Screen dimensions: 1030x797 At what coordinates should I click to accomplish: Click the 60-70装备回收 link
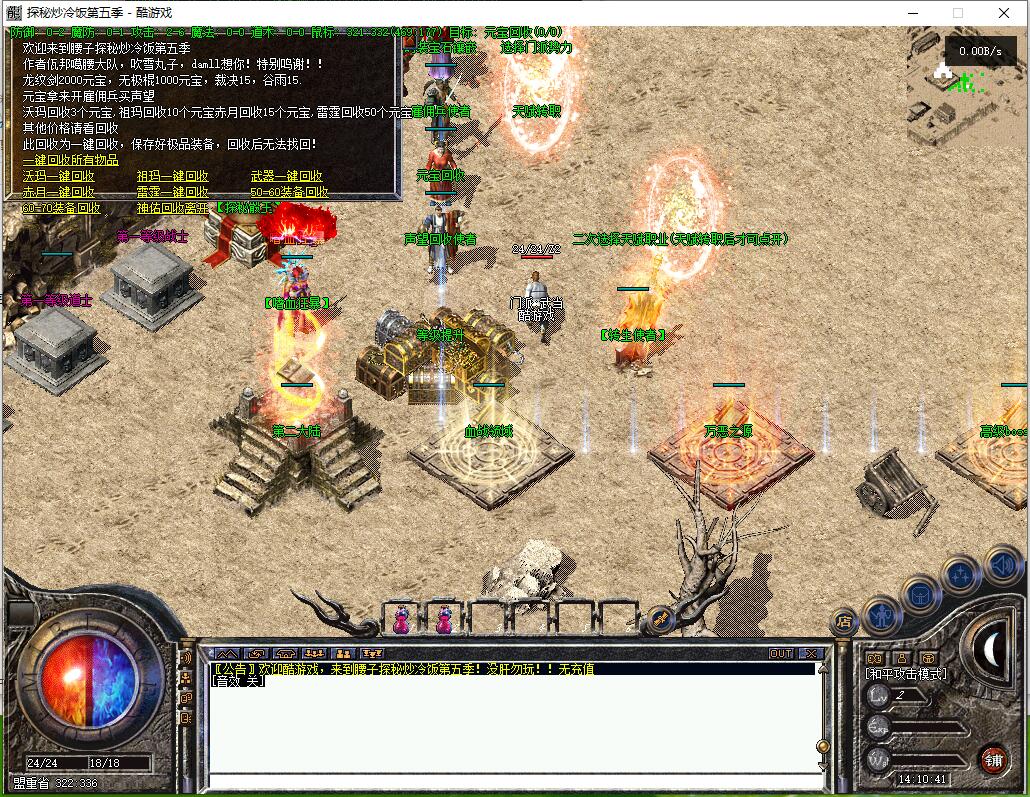(x=62, y=208)
